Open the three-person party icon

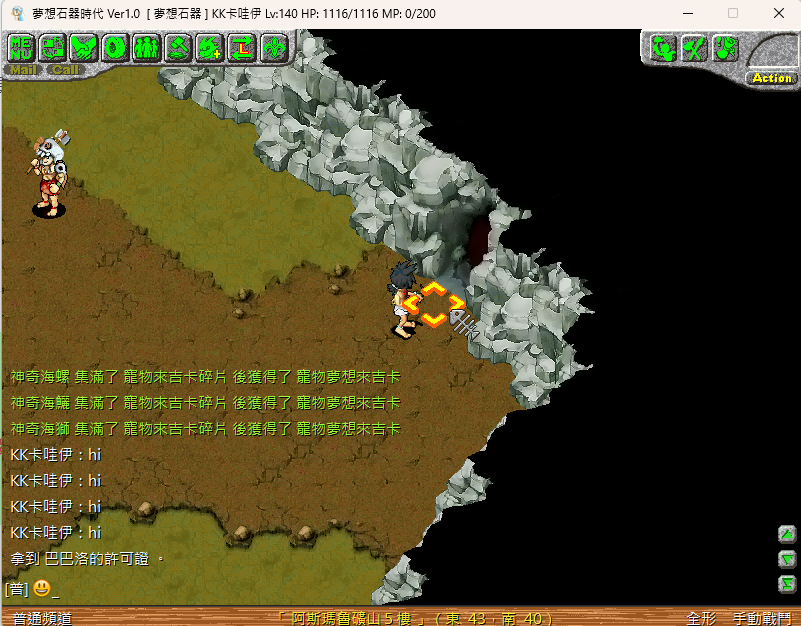(147, 47)
